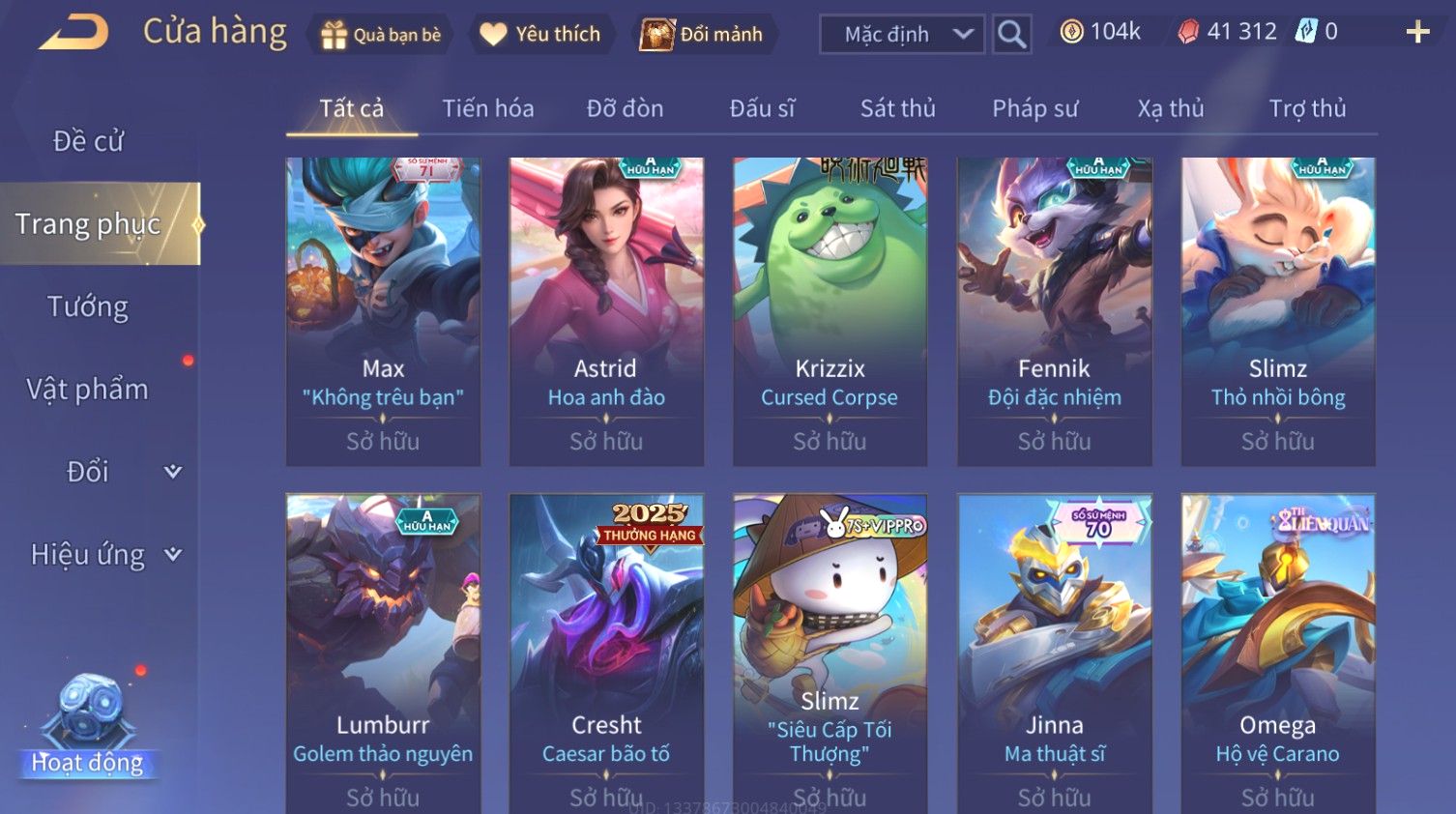Image resolution: width=1456 pixels, height=814 pixels.
Task: Expand the Mặc định sort dropdown
Action: tap(901, 35)
